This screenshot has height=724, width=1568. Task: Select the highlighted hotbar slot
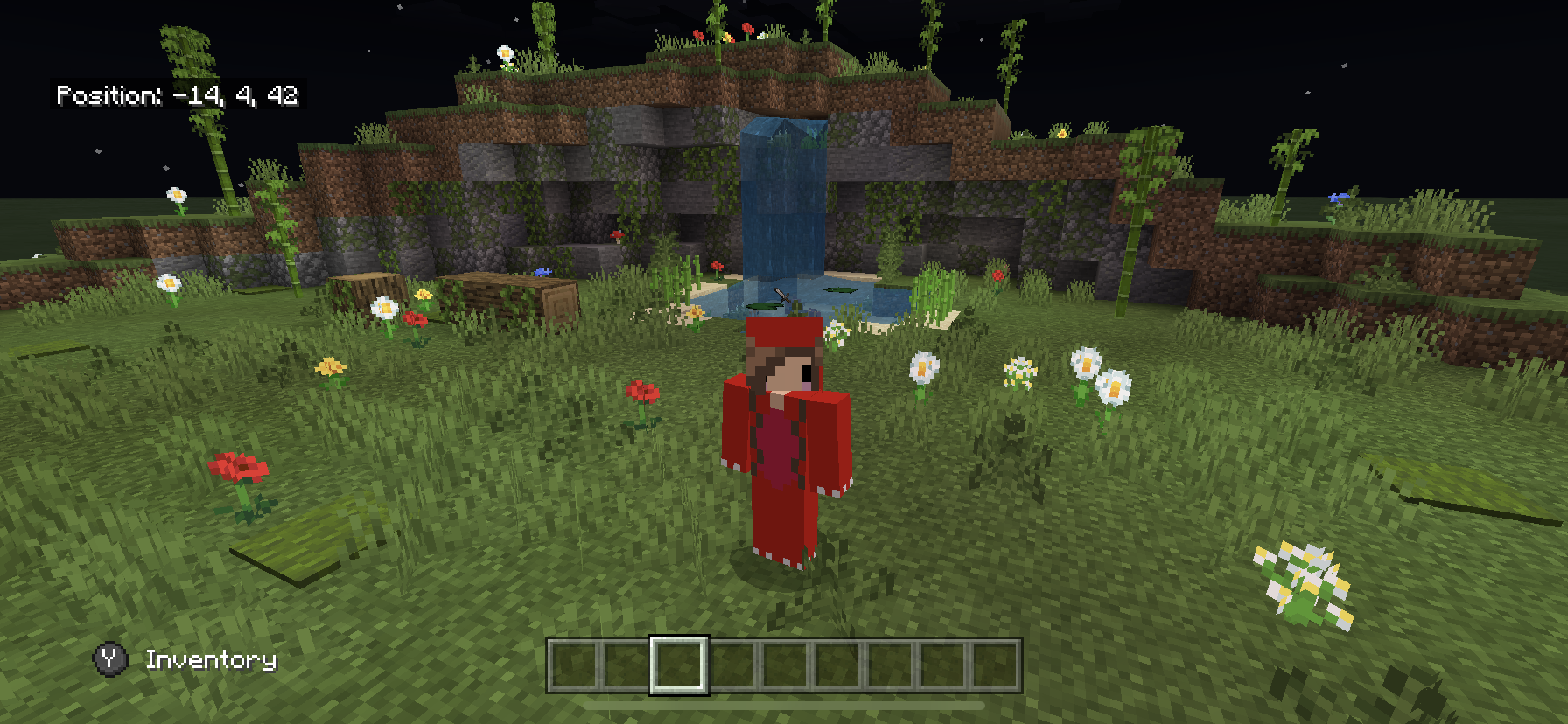(678, 665)
